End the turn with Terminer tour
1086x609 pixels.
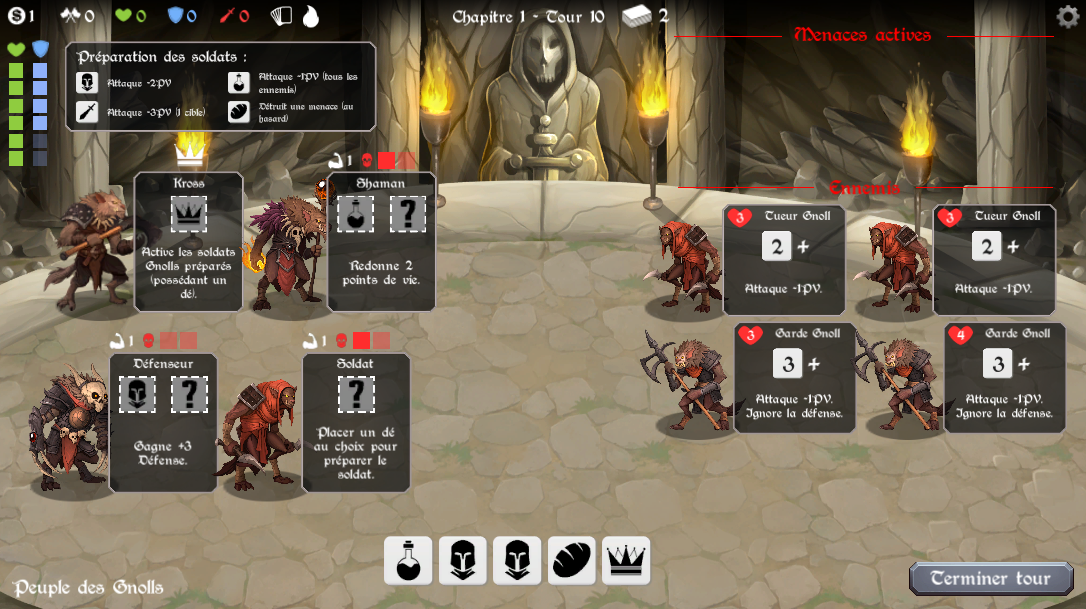click(x=990, y=578)
